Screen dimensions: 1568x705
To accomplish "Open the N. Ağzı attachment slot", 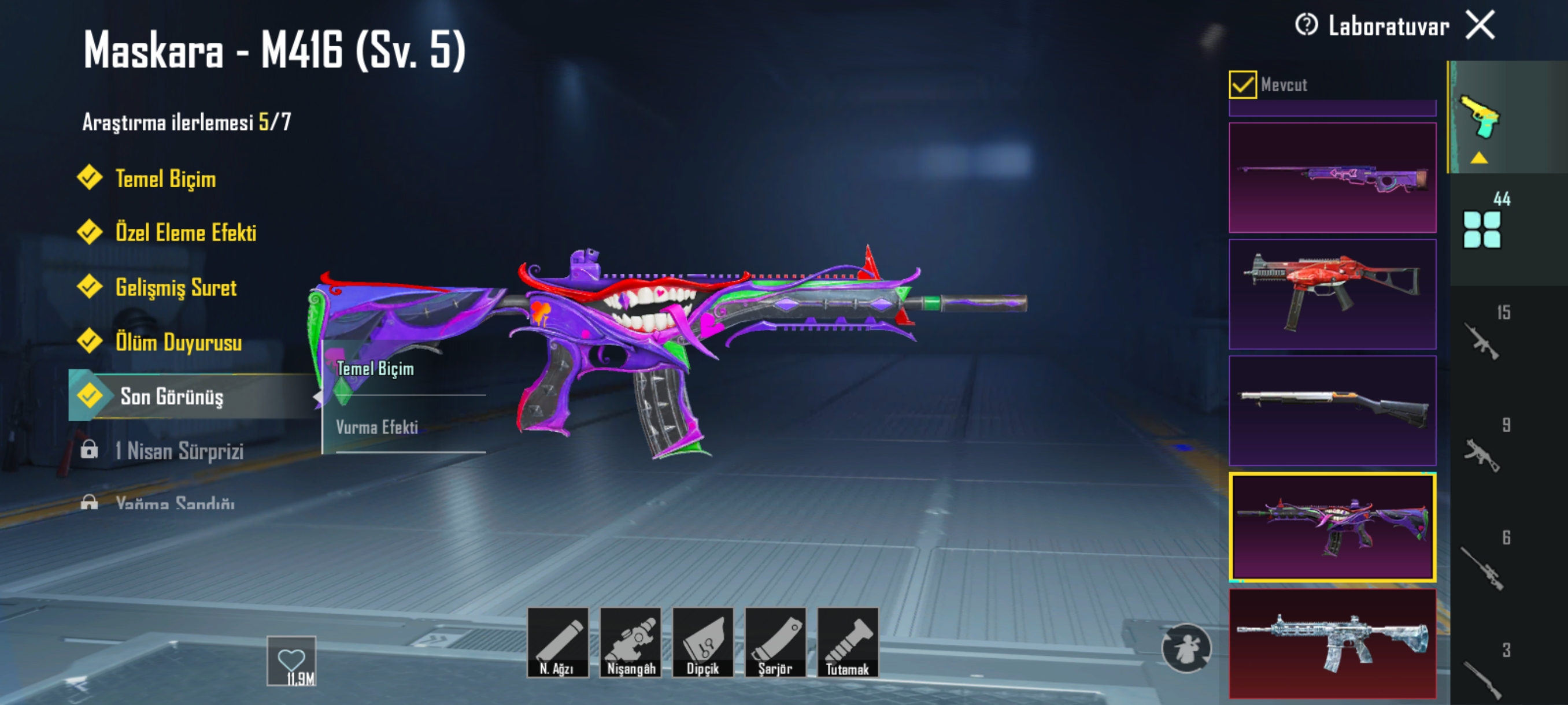I will (x=557, y=643).
